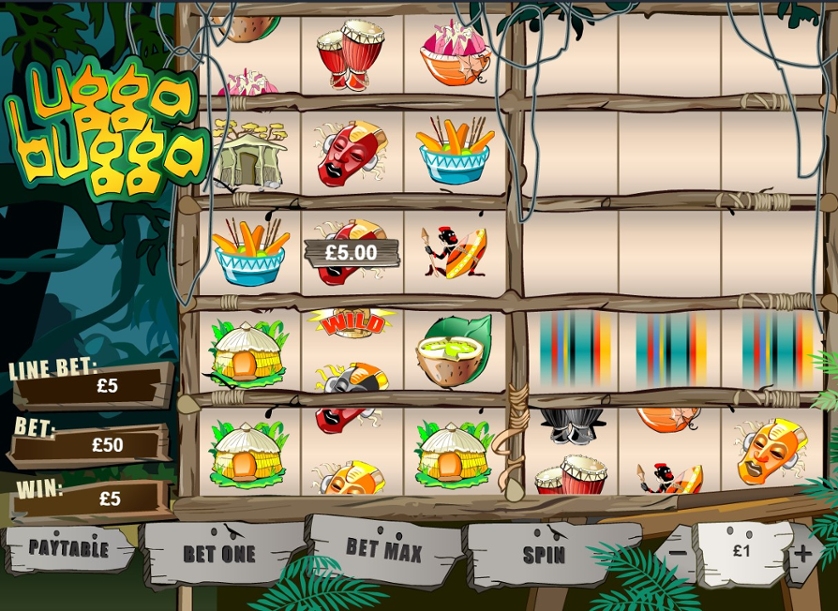Choose the Bet Max button
Screen dimensions: 838x611
[383, 548]
